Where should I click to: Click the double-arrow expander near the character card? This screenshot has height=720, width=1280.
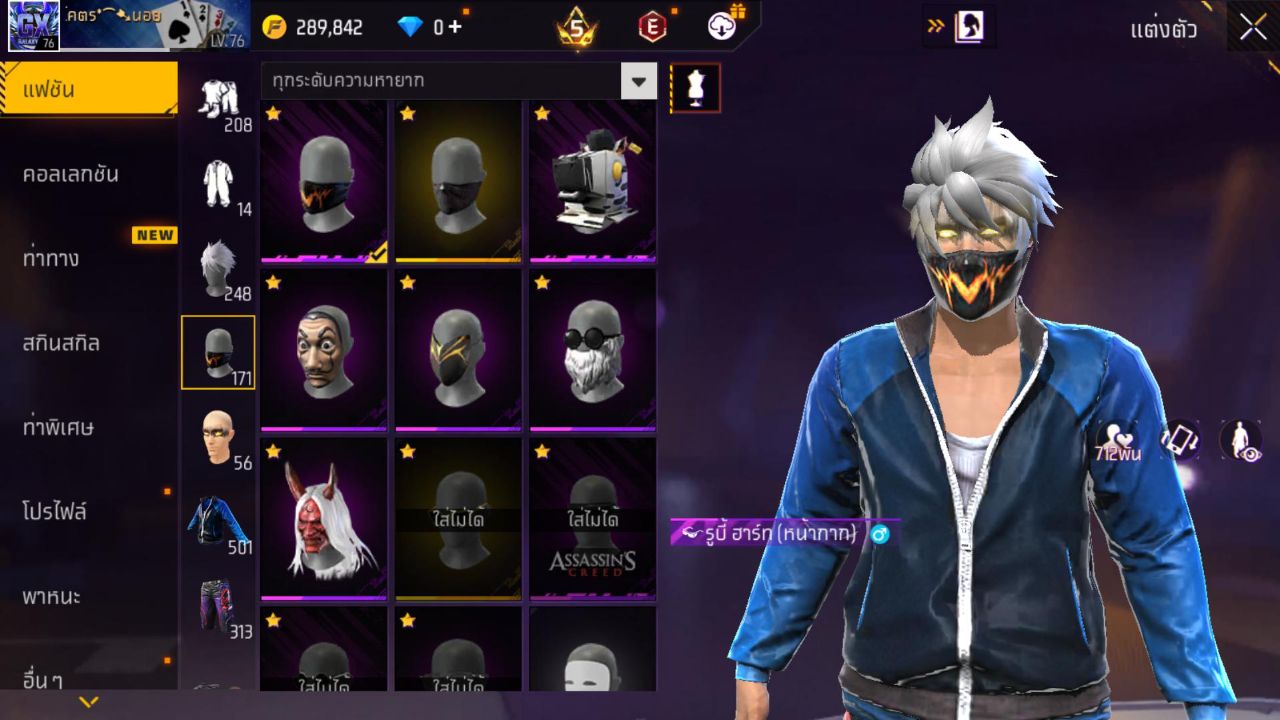[x=938, y=27]
